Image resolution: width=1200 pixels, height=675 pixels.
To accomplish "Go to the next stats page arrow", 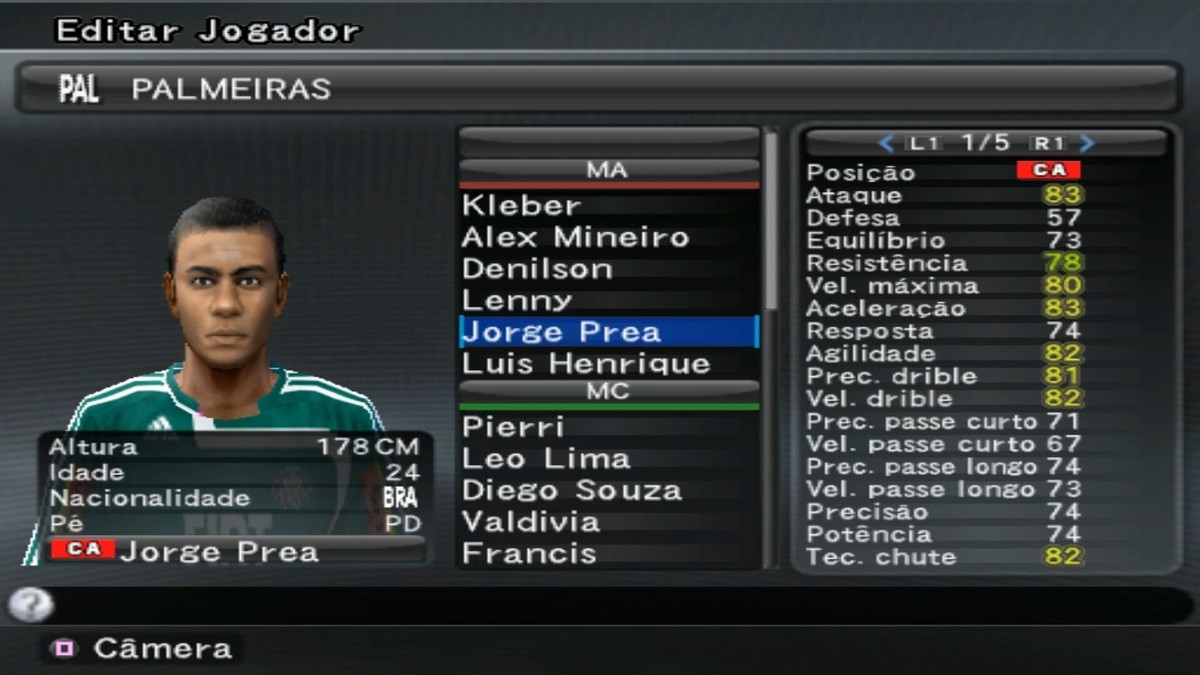I will coord(1088,143).
